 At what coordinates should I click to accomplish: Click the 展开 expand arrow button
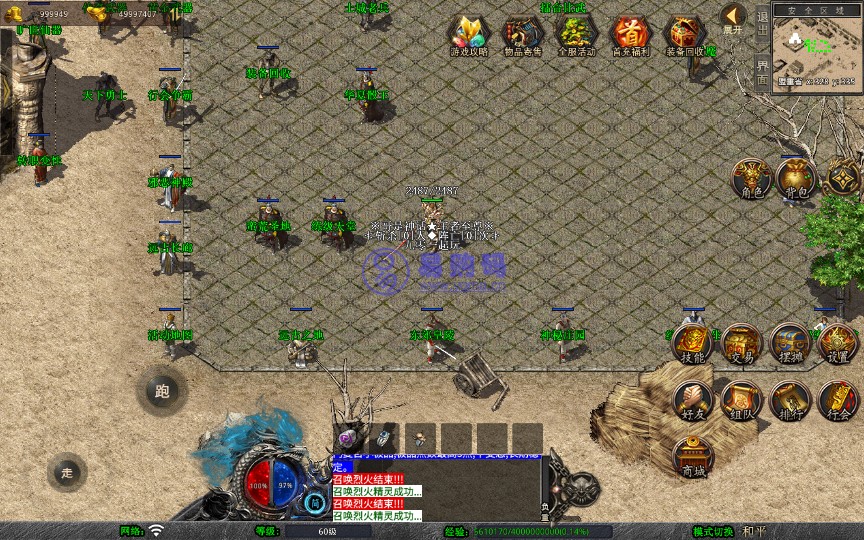point(734,17)
